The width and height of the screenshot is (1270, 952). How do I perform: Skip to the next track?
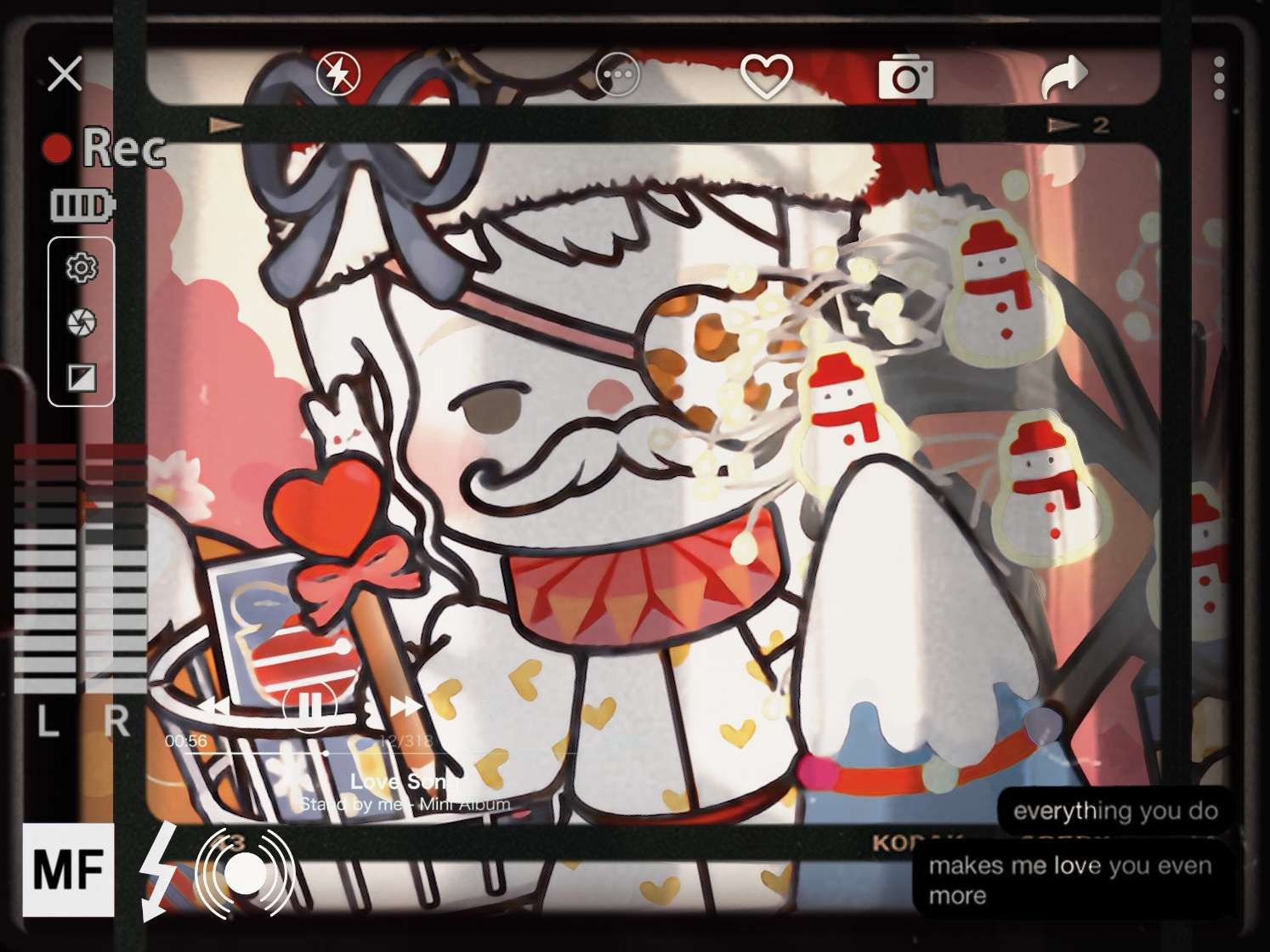pos(405,705)
